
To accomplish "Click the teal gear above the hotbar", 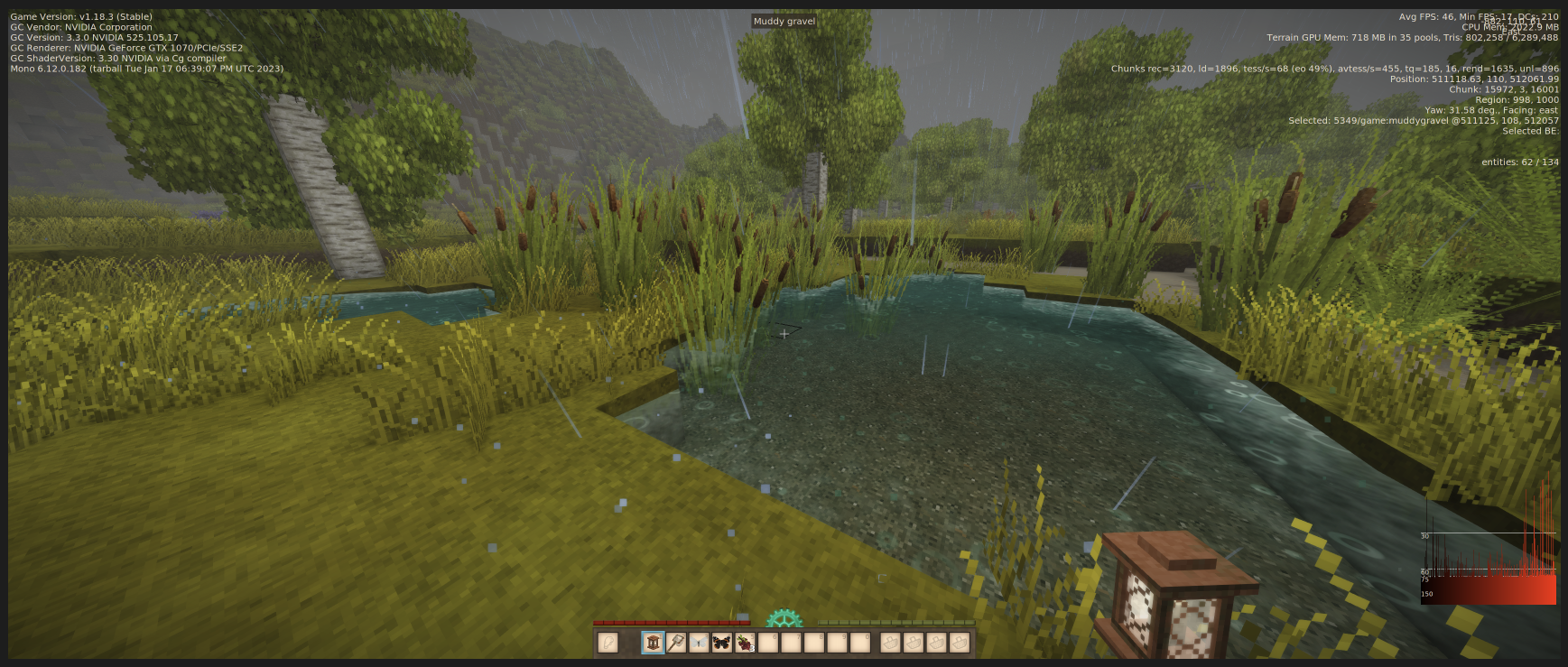I will coord(784,620).
